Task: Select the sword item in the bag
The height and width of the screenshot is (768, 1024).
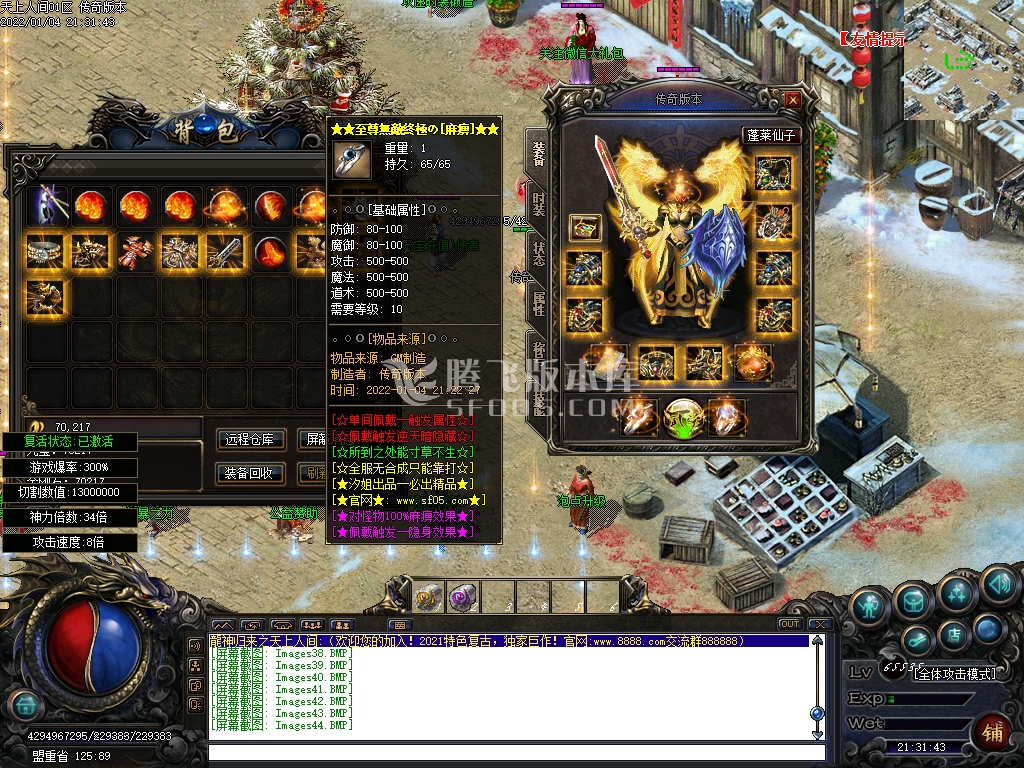Action: [x=224, y=251]
